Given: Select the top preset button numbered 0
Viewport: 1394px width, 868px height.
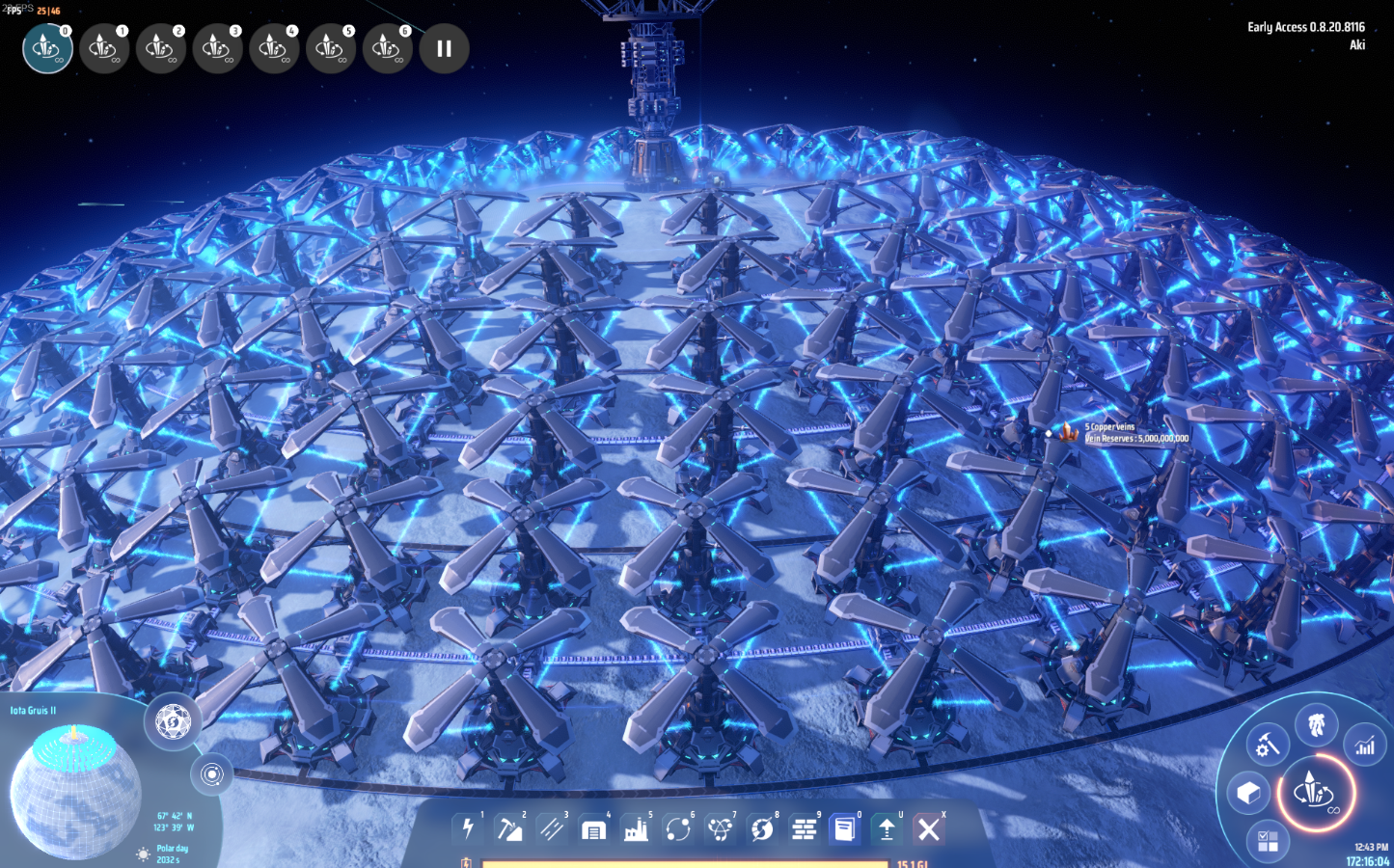Looking at the screenshot, I should 47,48.
